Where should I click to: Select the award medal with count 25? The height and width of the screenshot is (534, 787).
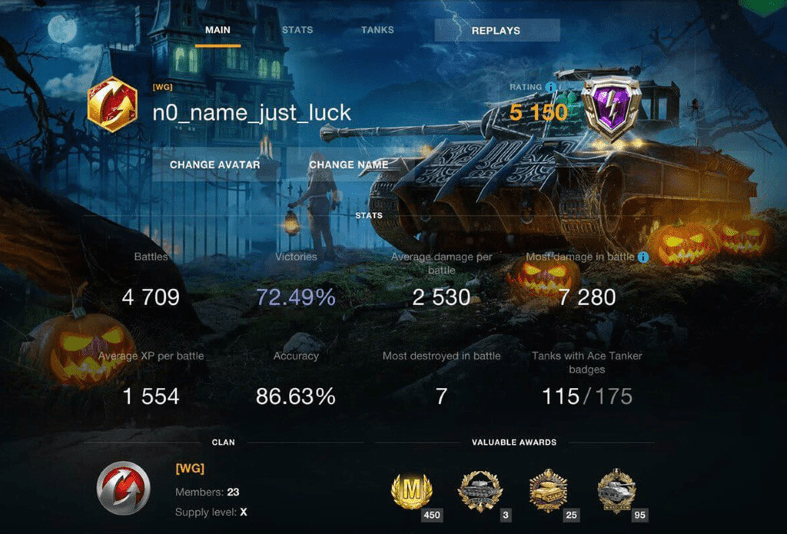pos(549,490)
